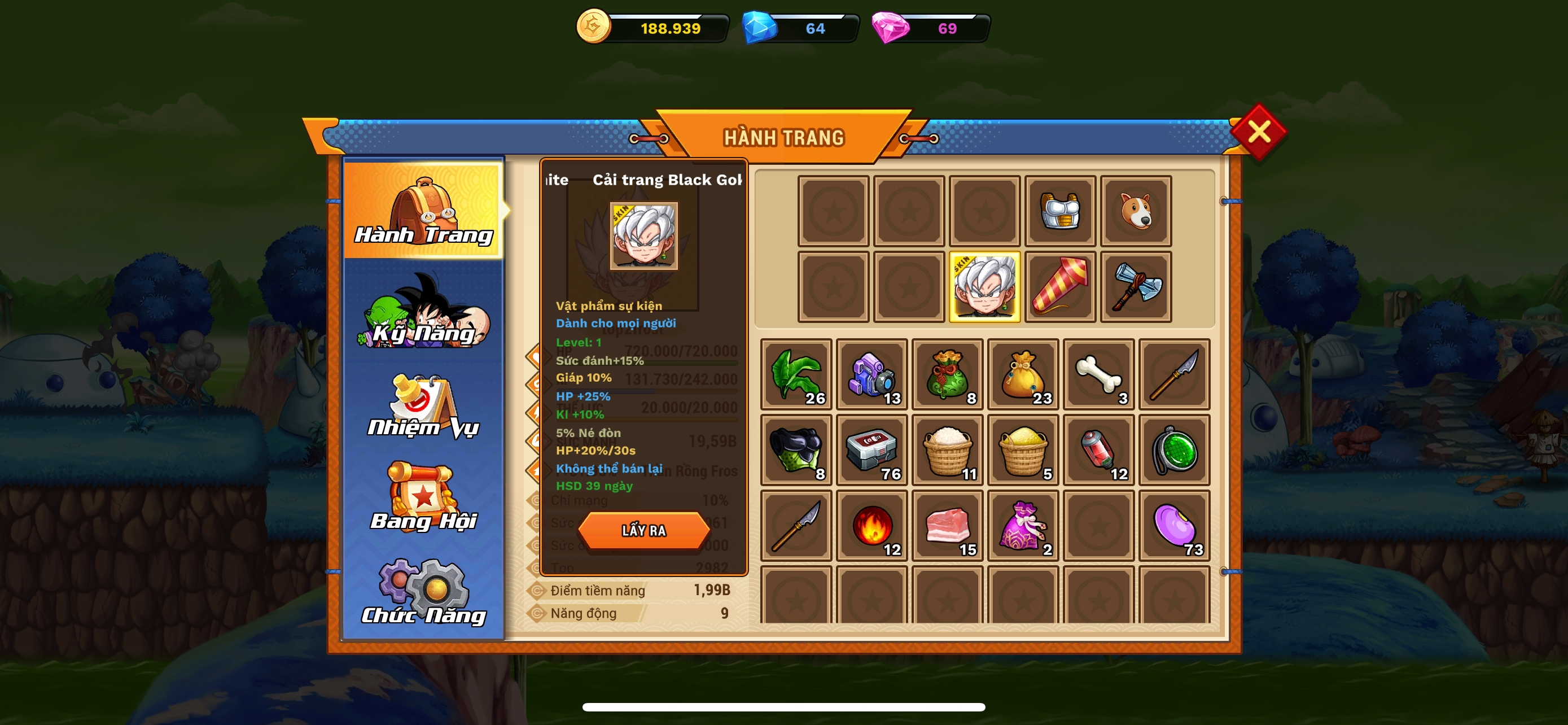Click the fire orb item
Image resolution: width=1568 pixels, height=725 pixels.
pos(871,525)
